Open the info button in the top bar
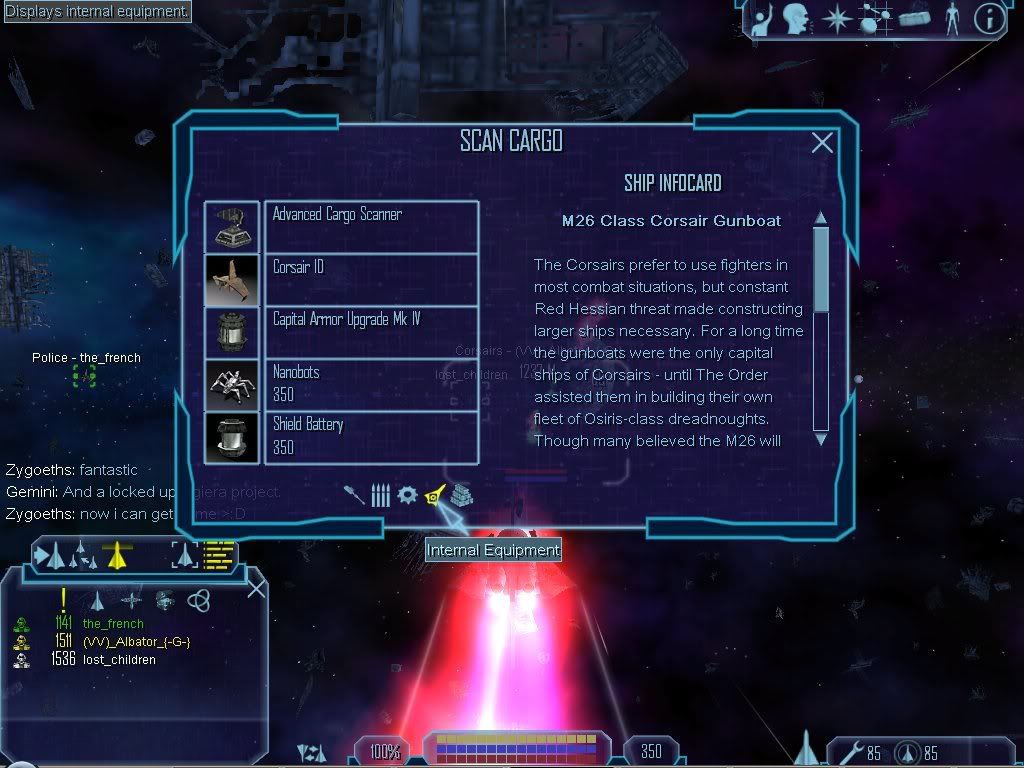Image resolution: width=1024 pixels, height=768 pixels. click(x=988, y=19)
